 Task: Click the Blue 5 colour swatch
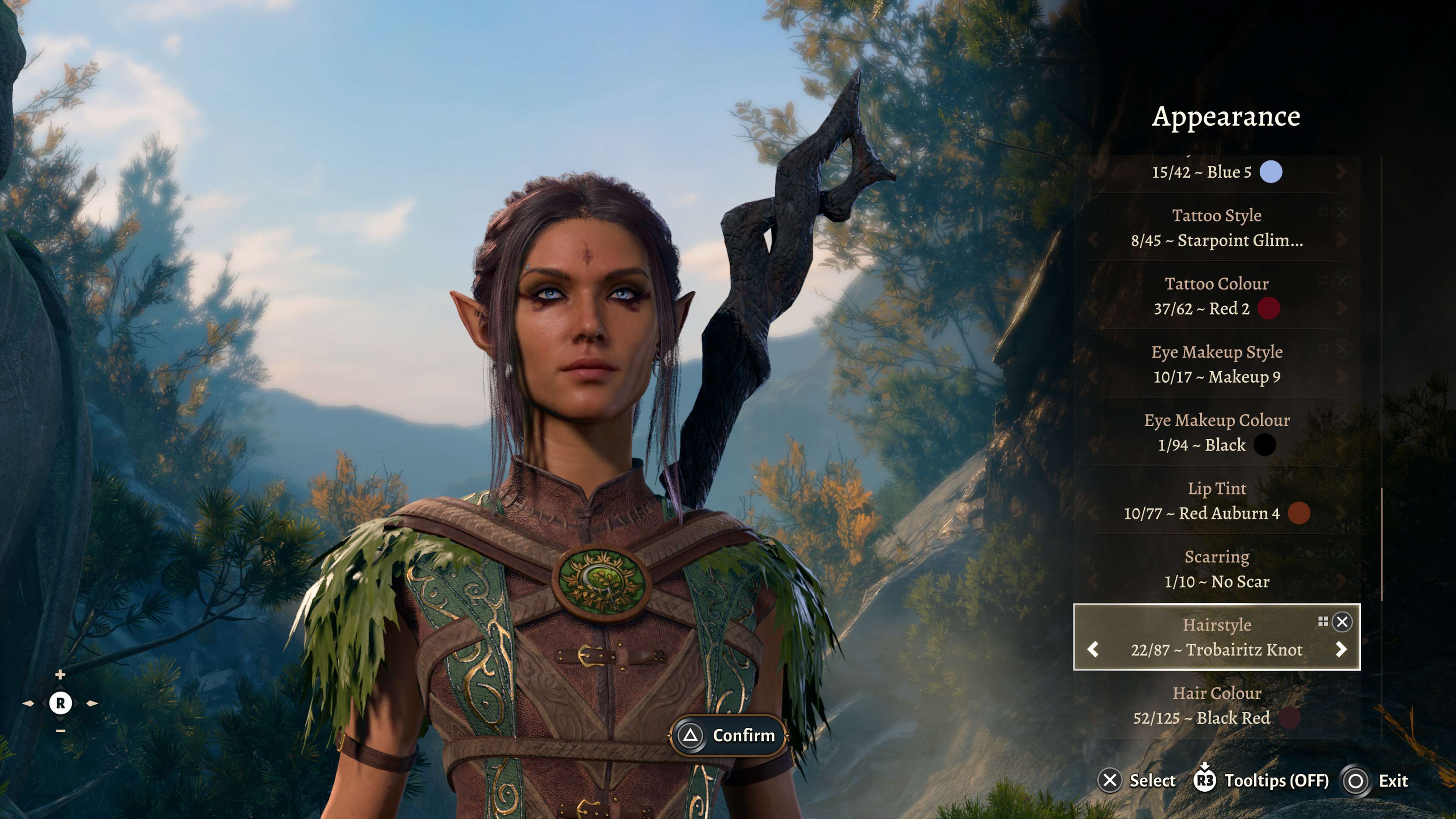click(1271, 172)
